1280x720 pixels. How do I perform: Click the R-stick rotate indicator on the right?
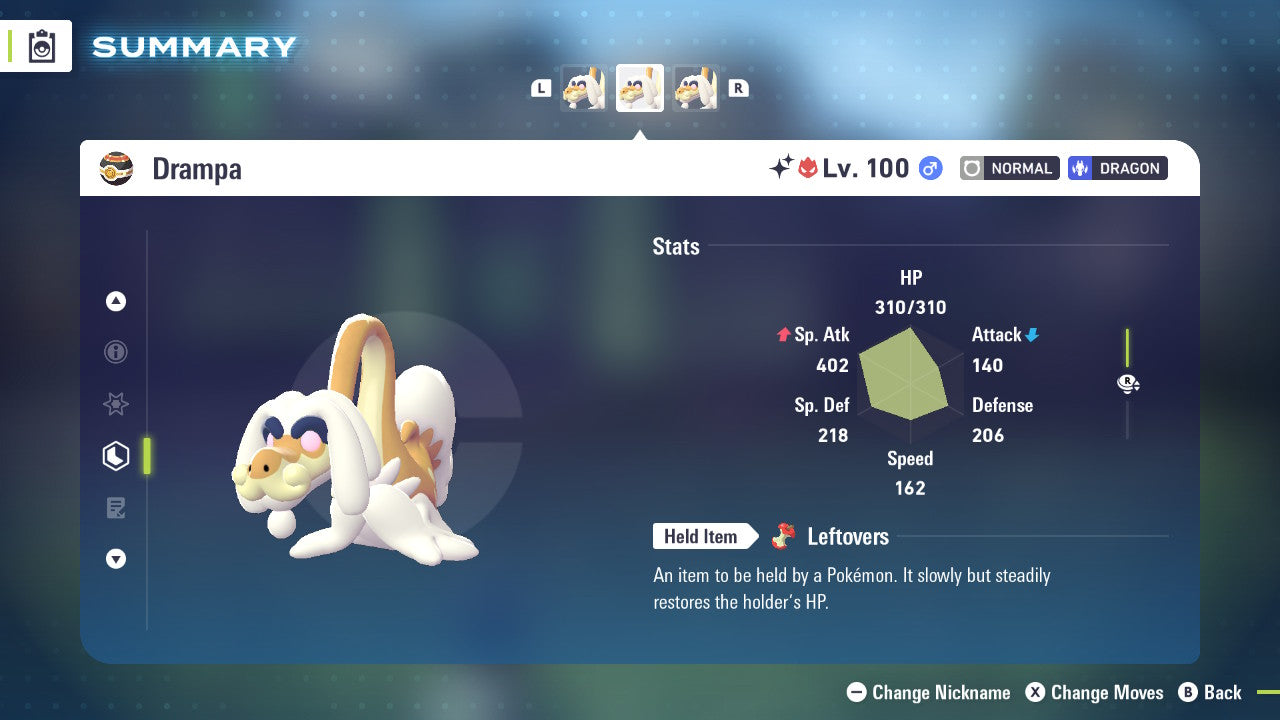(1128, 383)
